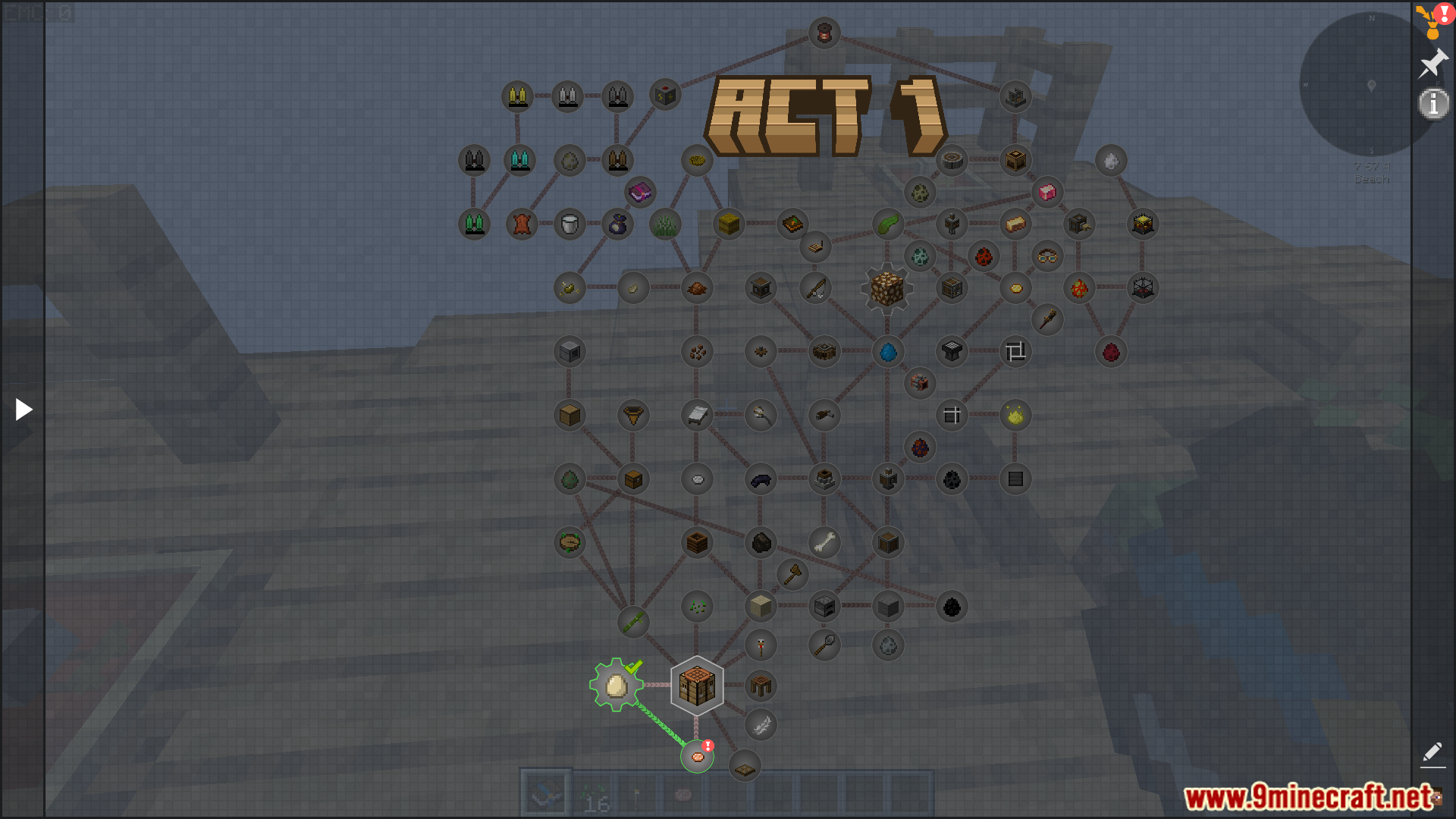Screen dimensions: 1456x819
Task: Open the completed egg advancement with checkmark
Action: (x=616, y=687)
